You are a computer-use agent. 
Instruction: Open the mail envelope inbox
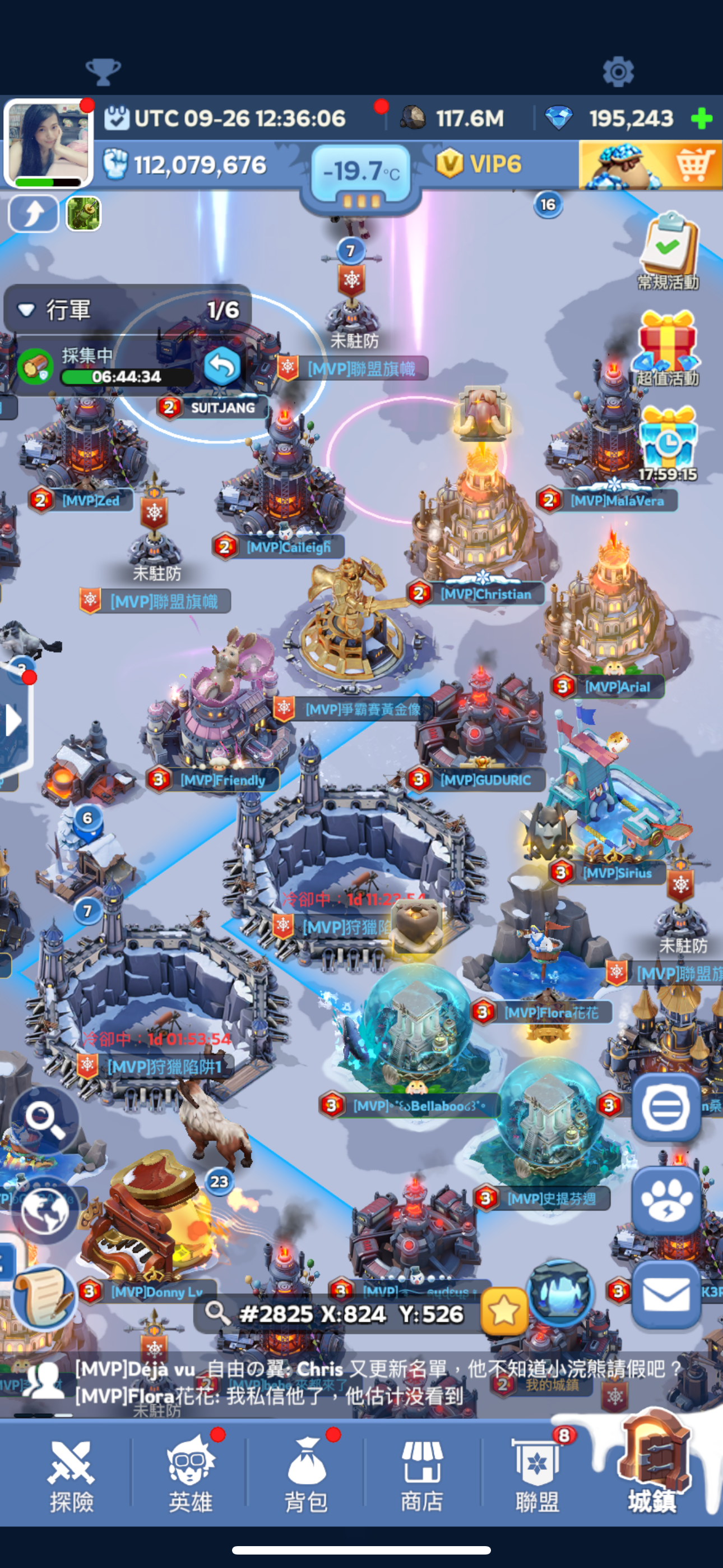pos(666,1295)
